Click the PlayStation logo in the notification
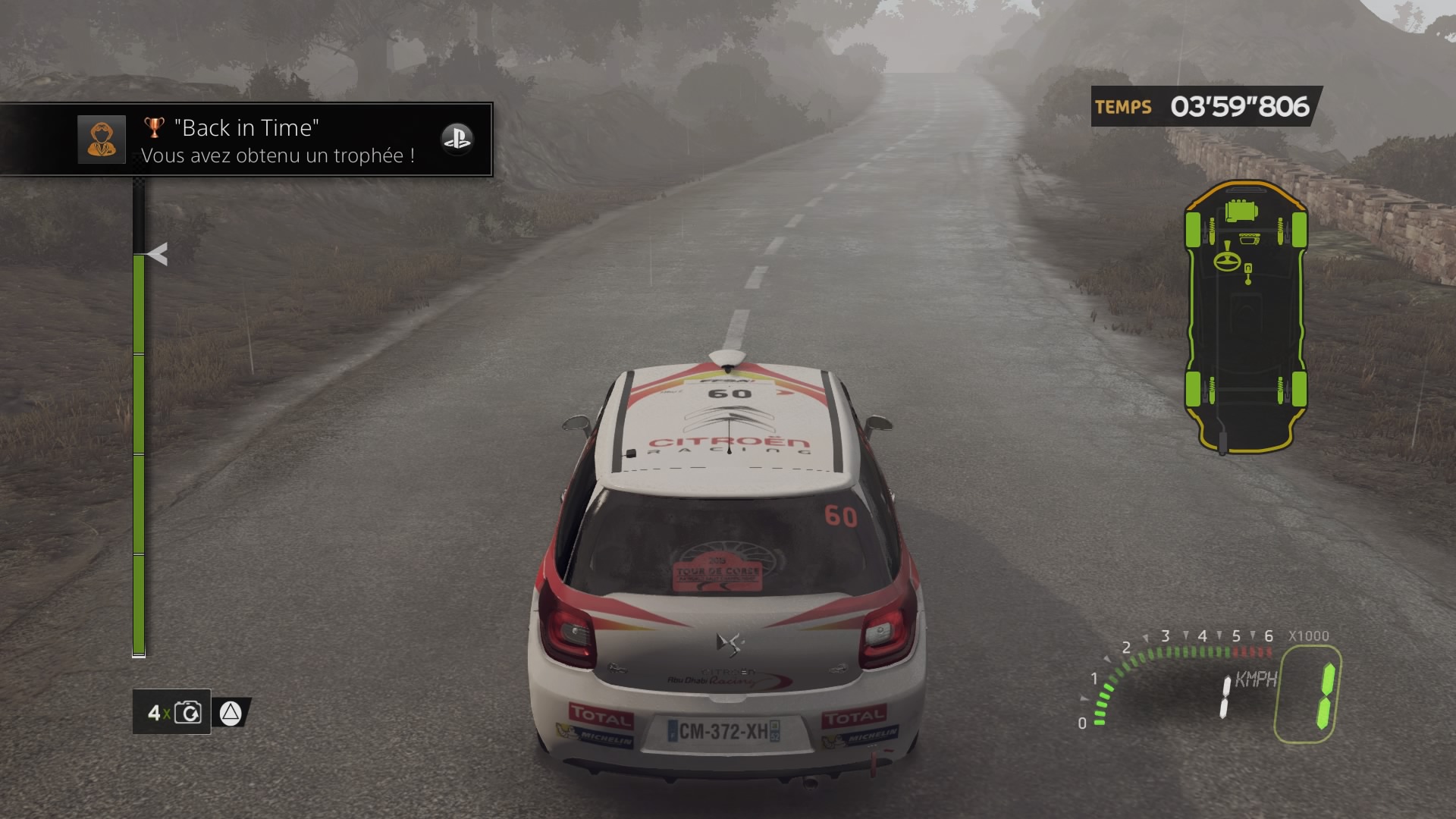 coord(457,140)
